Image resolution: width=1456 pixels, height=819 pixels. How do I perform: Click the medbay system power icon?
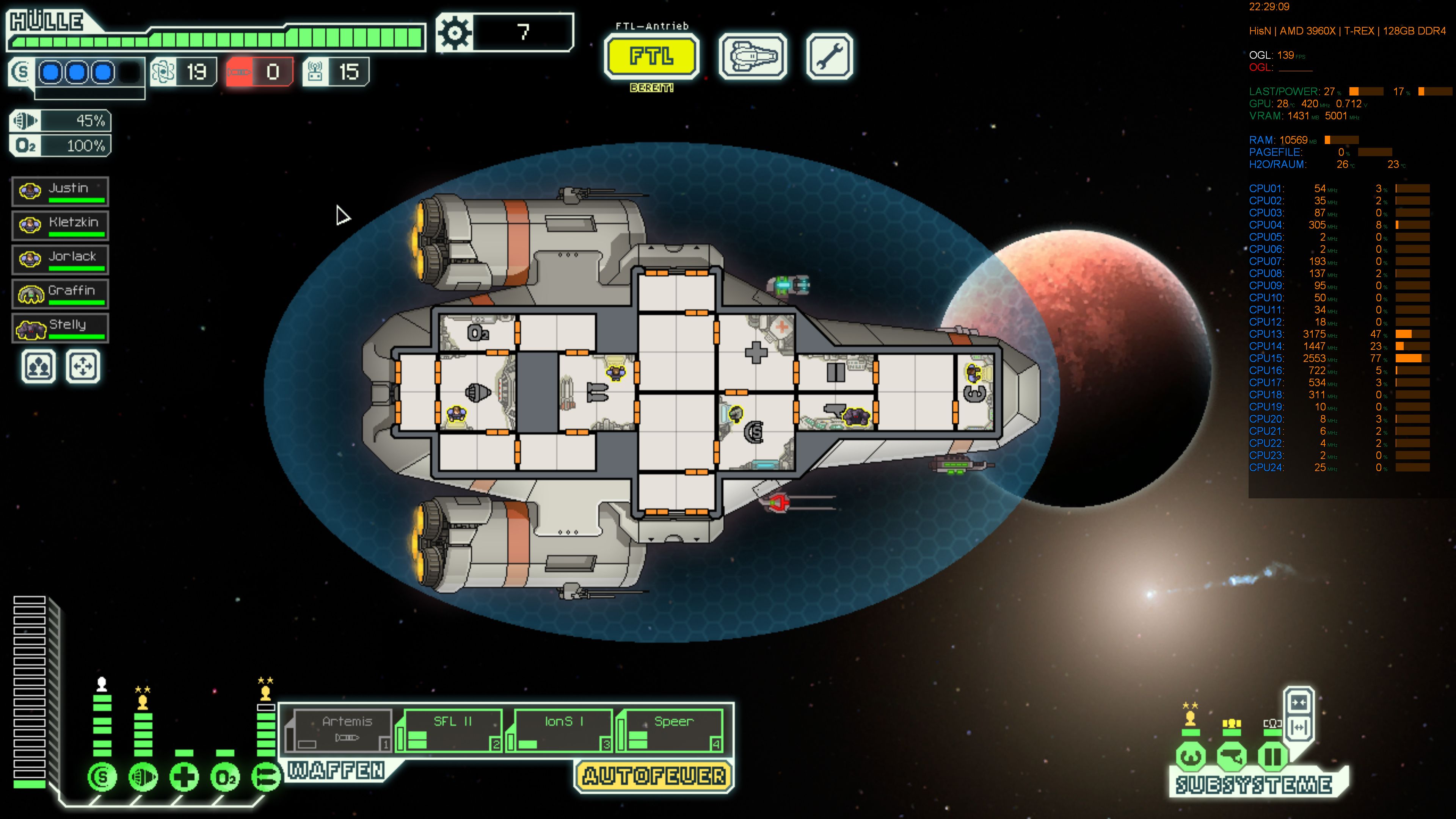[x=184, y=777]
